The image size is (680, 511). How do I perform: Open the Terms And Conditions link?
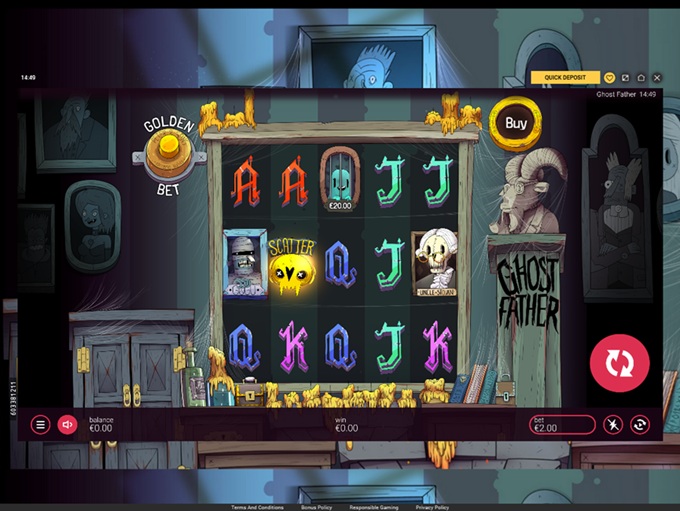pyautogui.click(x=256, y=507)
